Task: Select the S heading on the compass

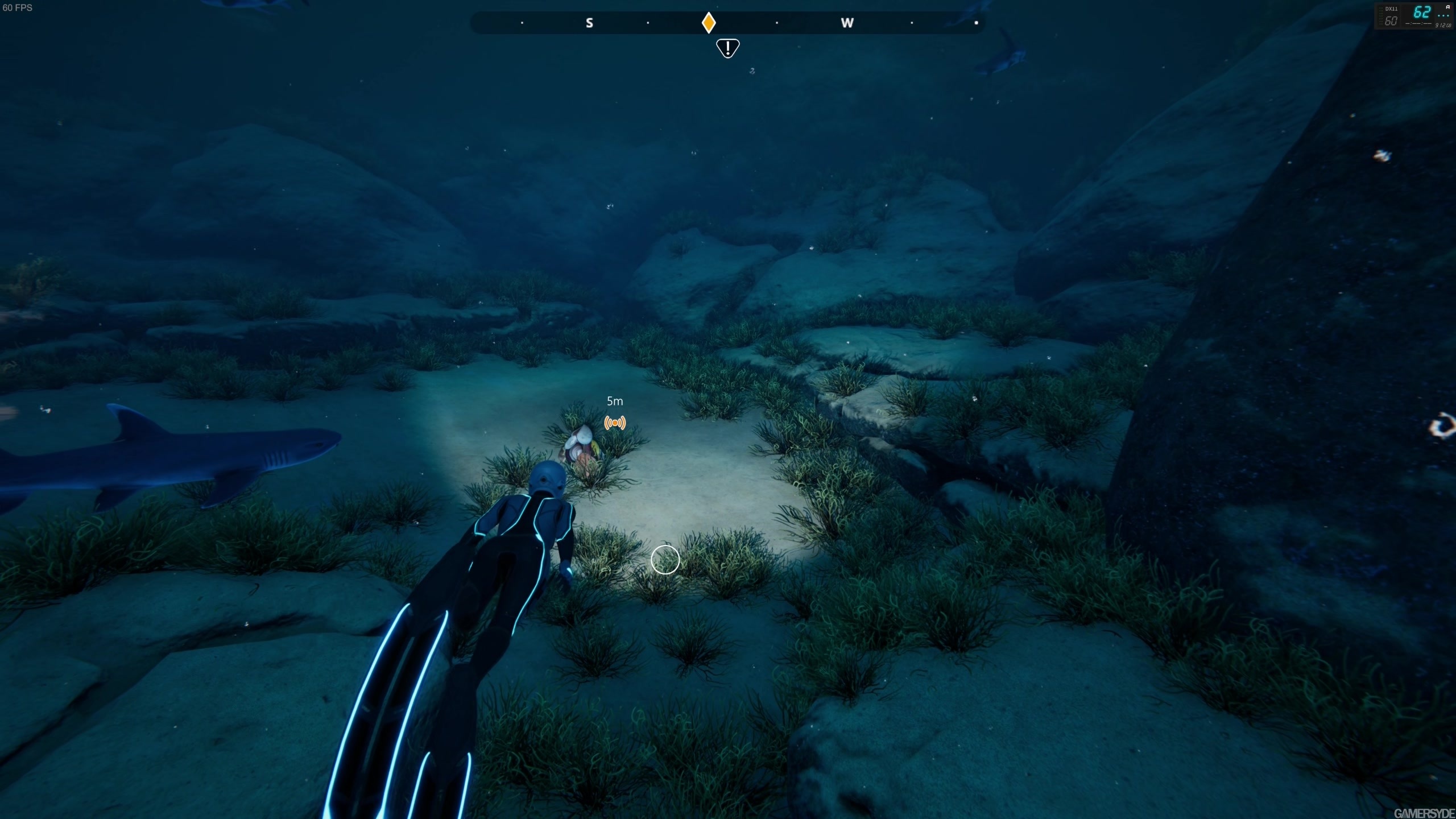Action: click(x=590, y=23)
